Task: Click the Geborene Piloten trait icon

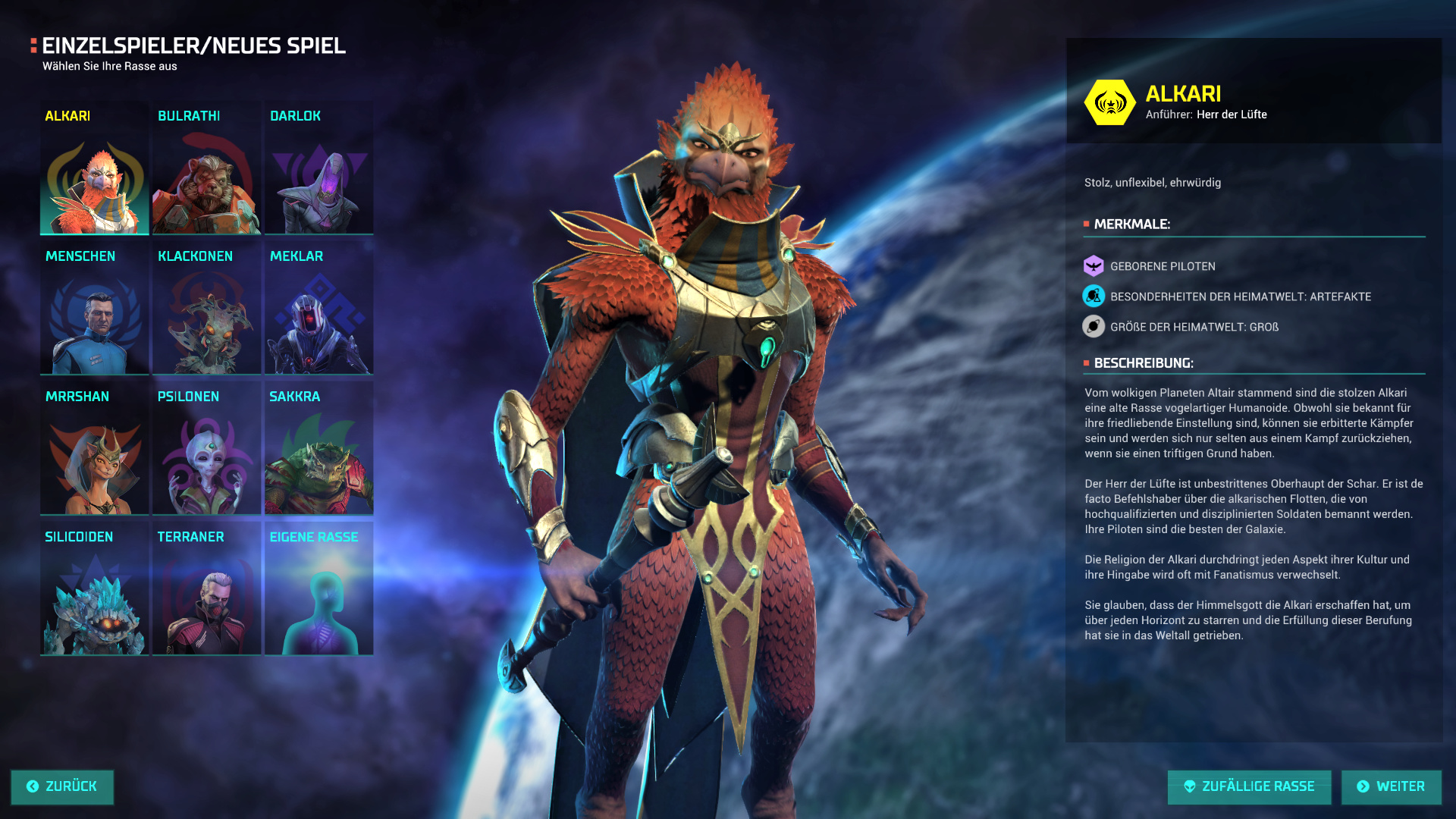Action: (1094, 266)
